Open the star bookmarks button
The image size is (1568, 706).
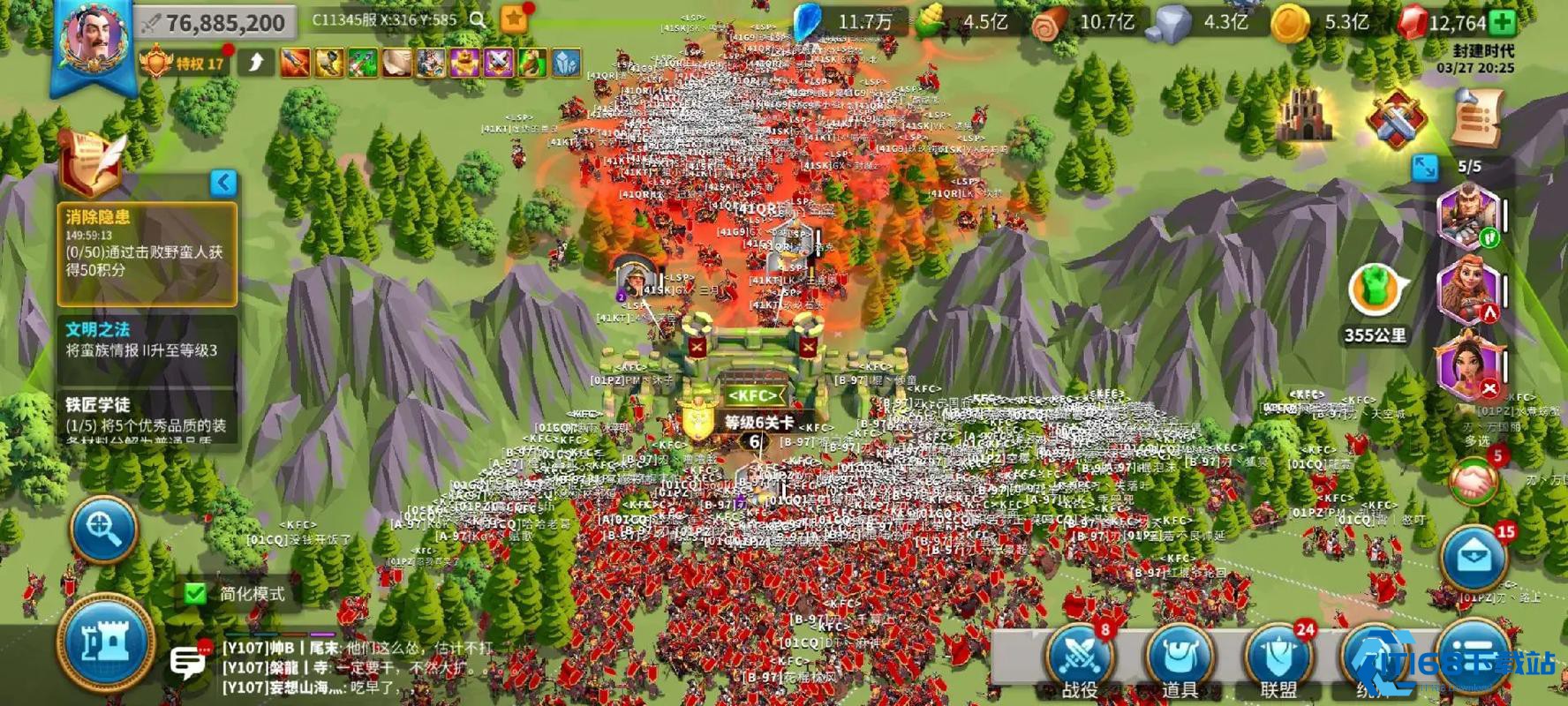514,19
